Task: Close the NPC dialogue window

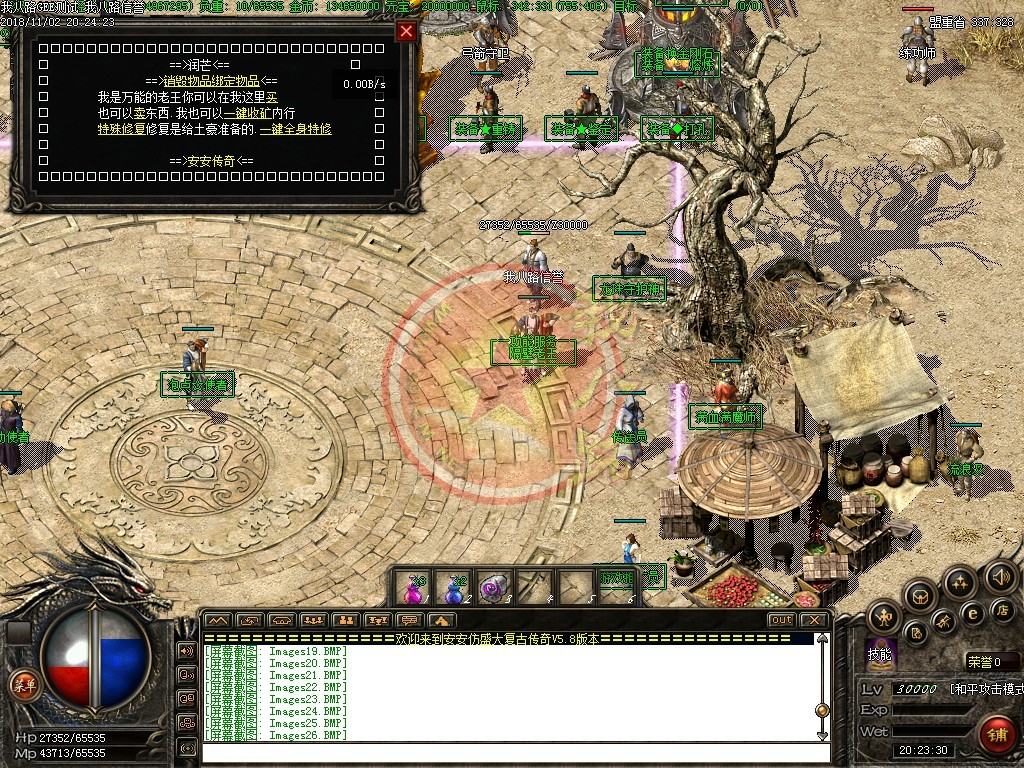Action: coord(406,31)
